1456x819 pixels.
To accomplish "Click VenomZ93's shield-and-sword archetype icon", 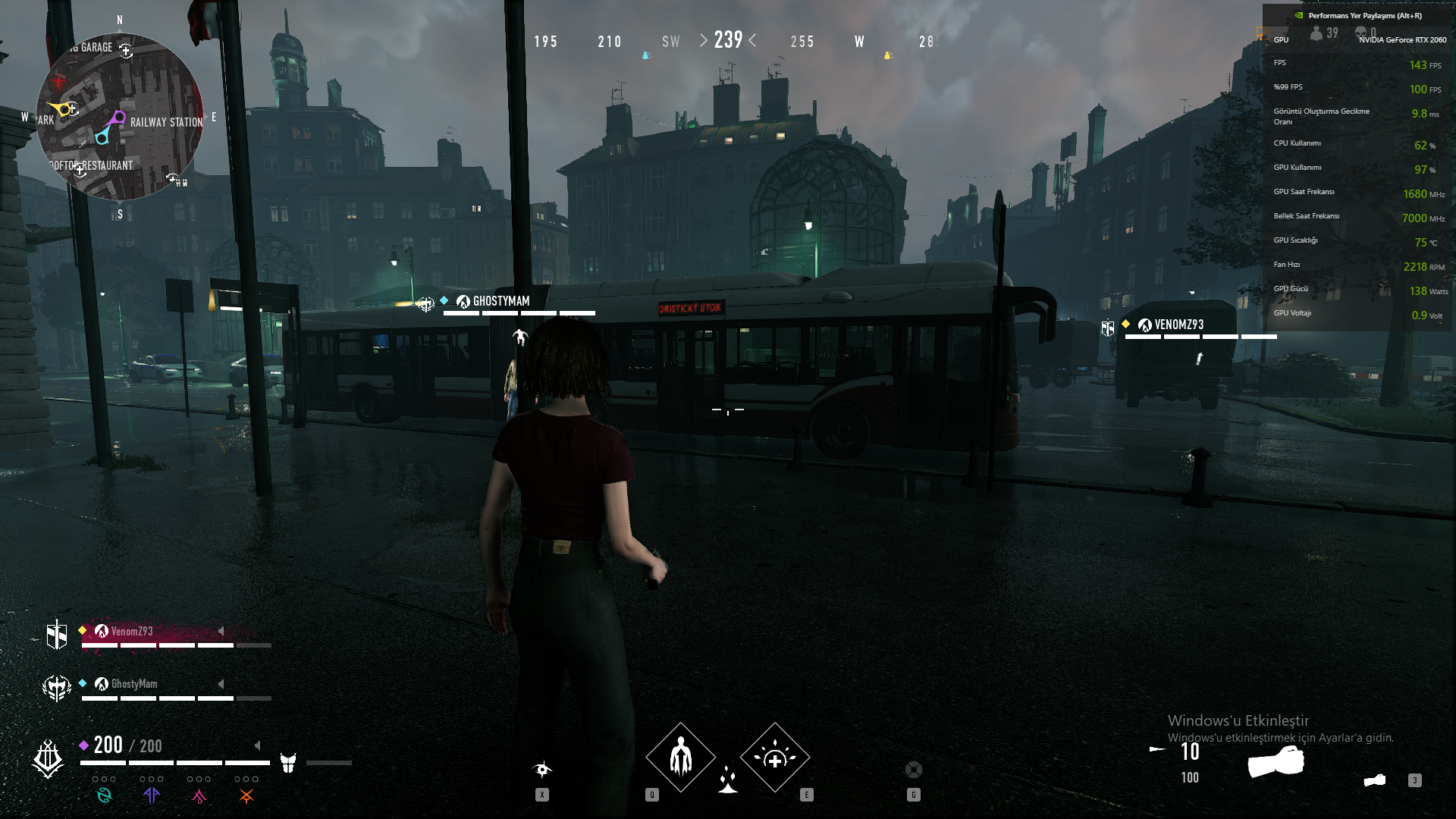I will (57, 635).
